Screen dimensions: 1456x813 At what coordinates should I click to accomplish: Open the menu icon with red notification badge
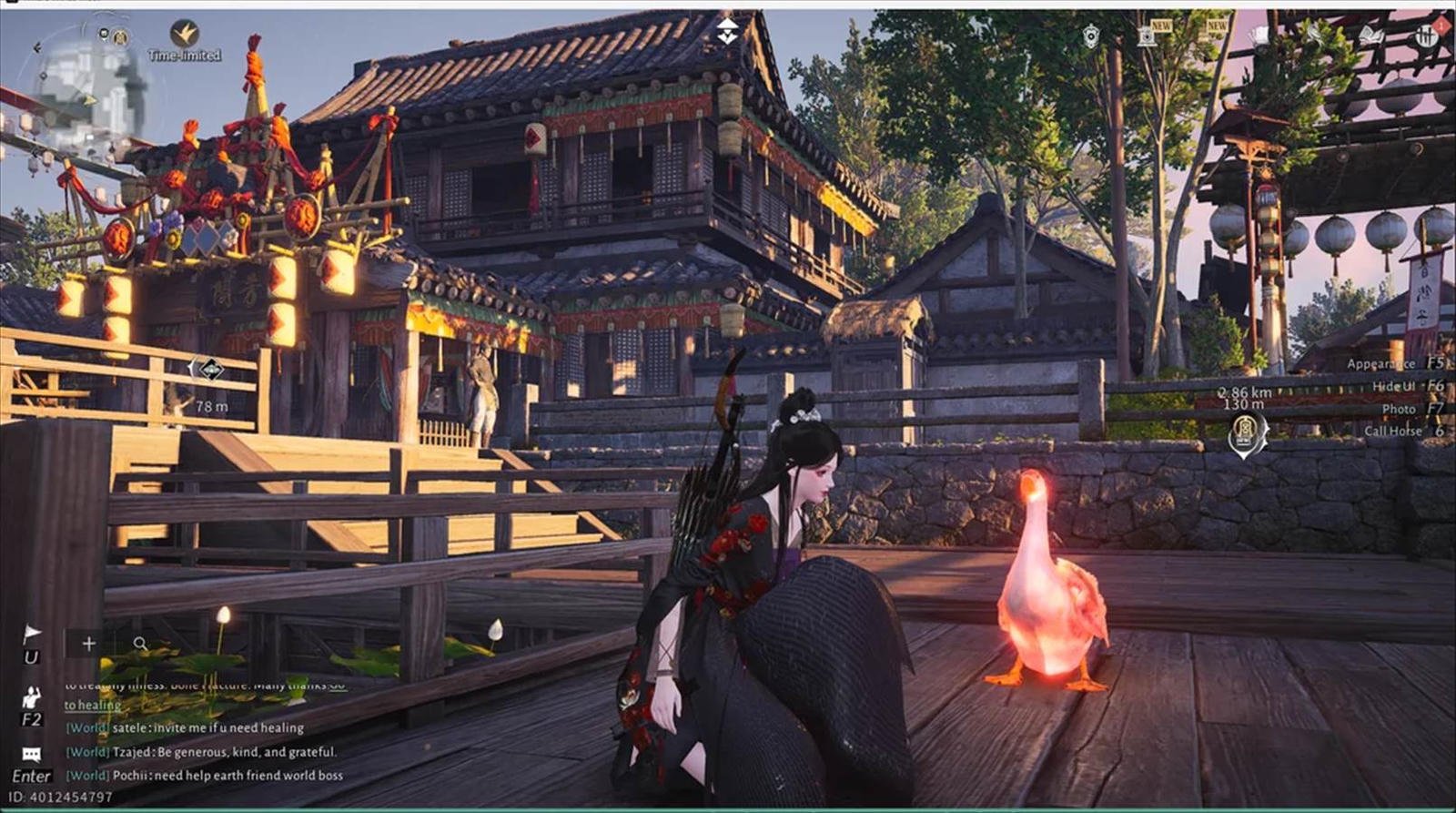tap(1427, 36)
